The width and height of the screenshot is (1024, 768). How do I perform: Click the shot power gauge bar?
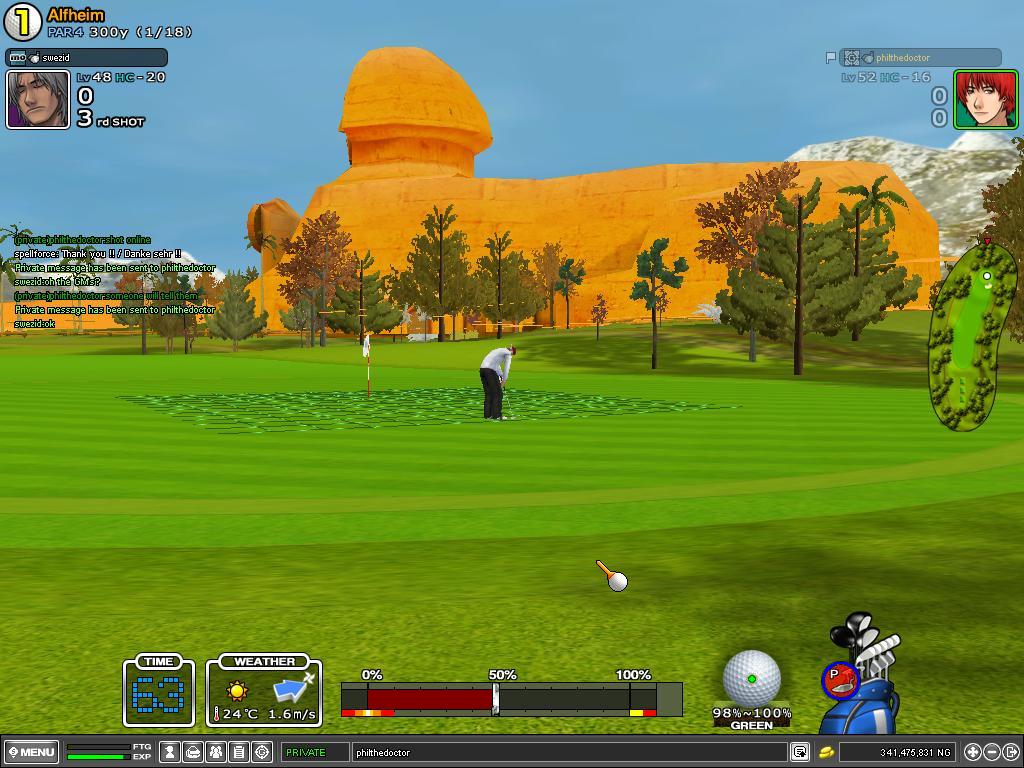(511, 697)
